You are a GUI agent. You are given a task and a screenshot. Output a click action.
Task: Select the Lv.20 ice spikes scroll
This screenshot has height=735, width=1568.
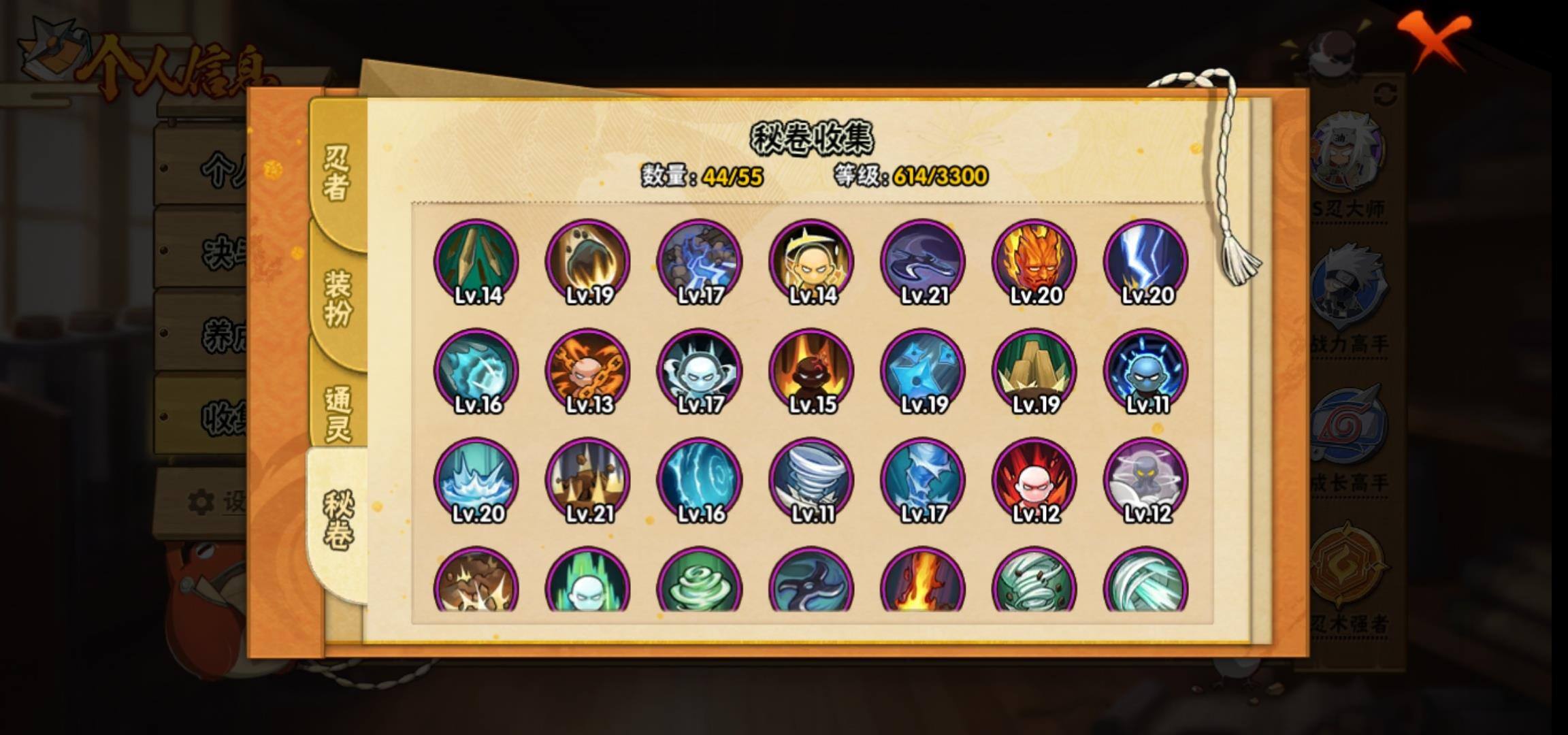(x=476, y=480)
